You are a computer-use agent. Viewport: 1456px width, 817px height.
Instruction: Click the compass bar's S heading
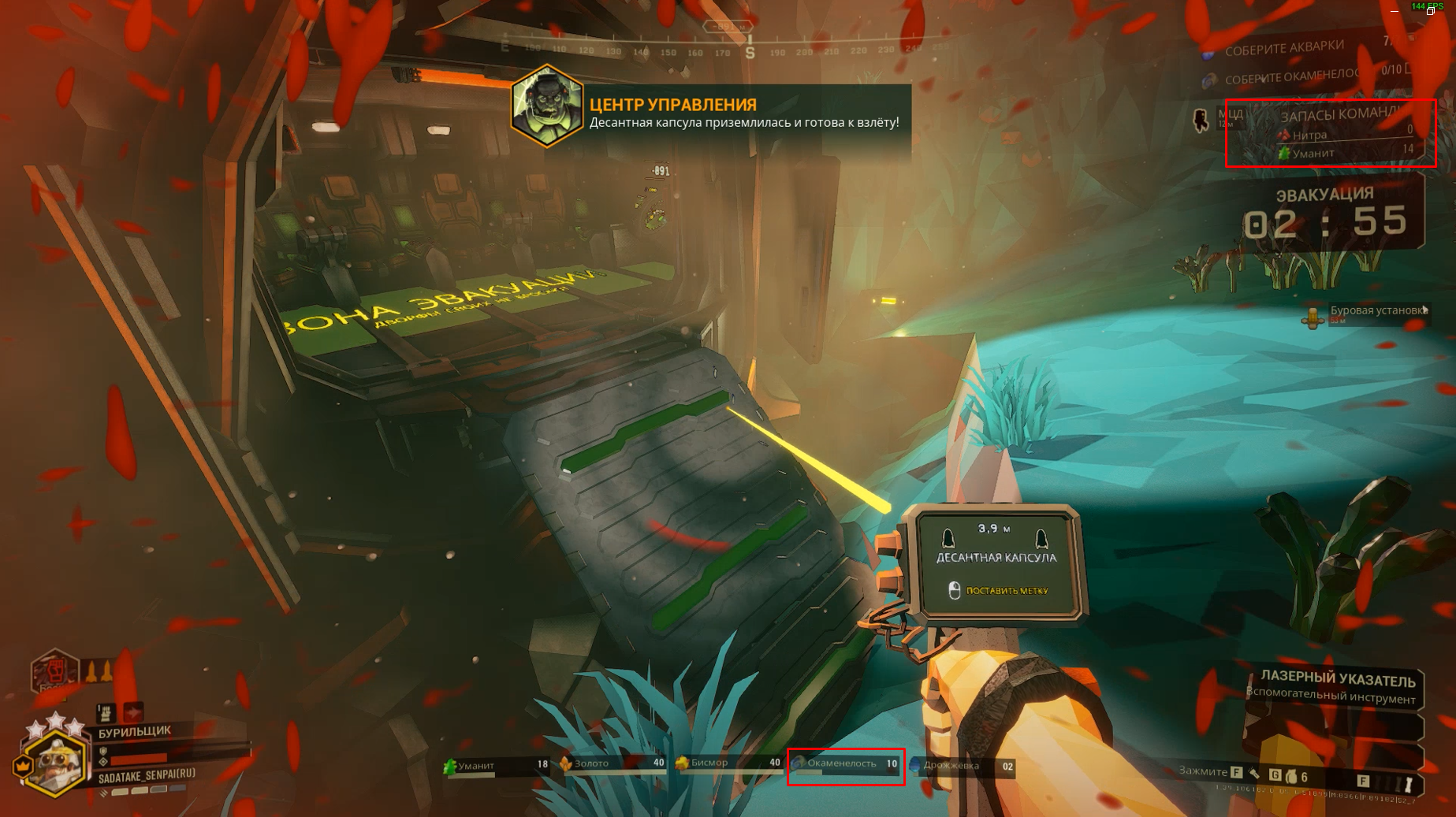[x=750, y=53]
